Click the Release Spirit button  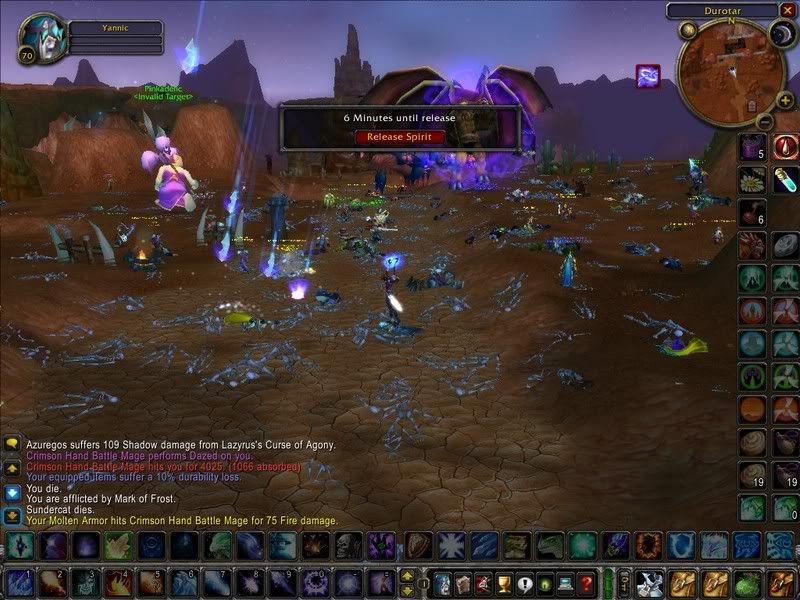[x=399, y=136]
